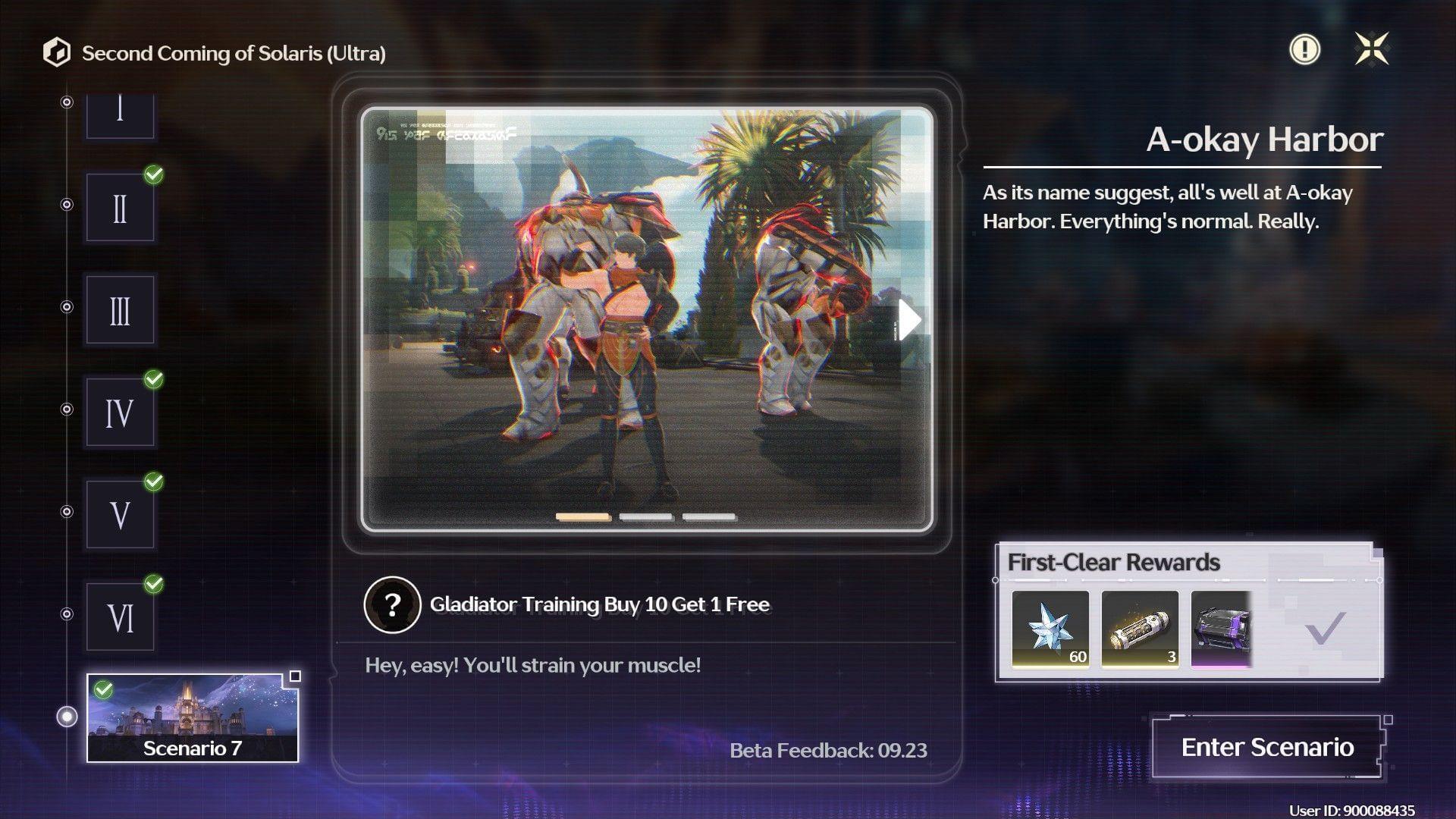Jump to the third preview slide indicator
The width and height of the screenshot is (1456, 819).
709,517
